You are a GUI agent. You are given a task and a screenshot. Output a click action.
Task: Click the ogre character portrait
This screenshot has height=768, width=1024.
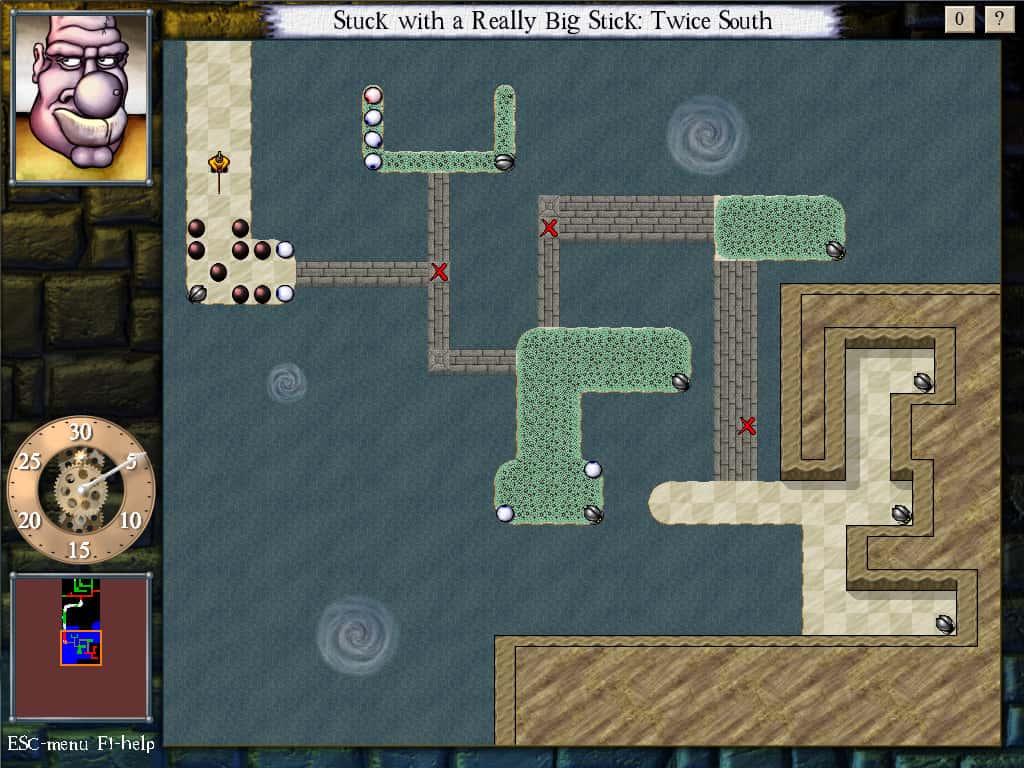click(x=81, y=96)
